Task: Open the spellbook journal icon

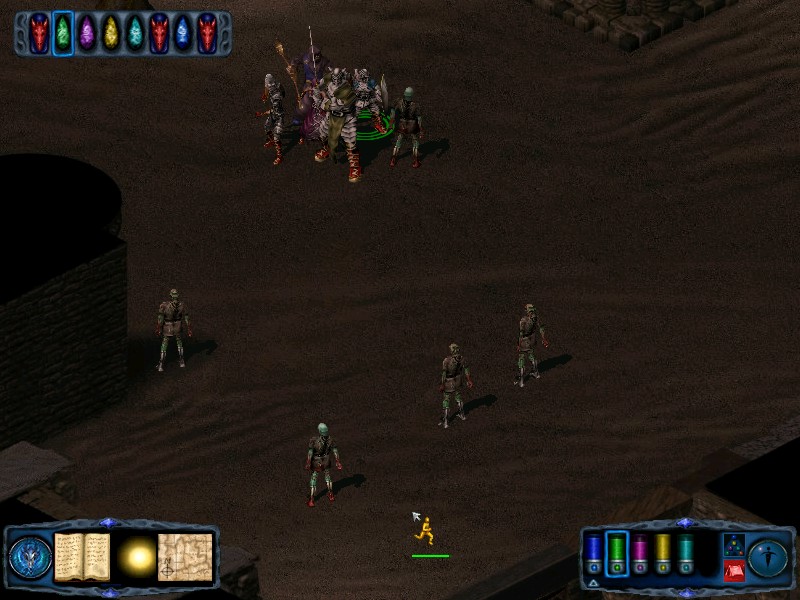Action: click(x=82, y=557)
